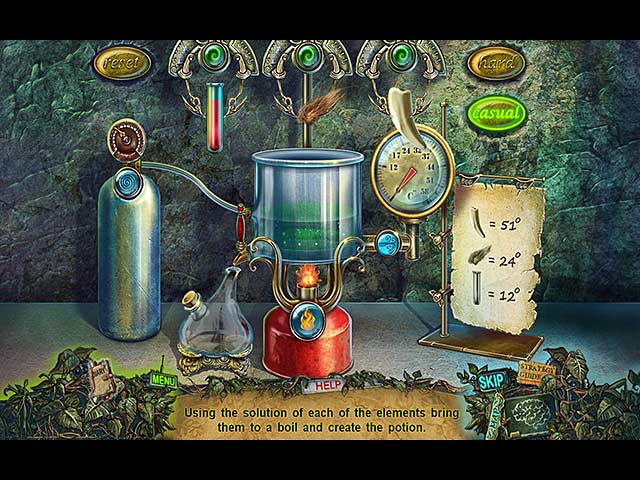Click the reset button

pyautogui.click(x=121, y=63)
